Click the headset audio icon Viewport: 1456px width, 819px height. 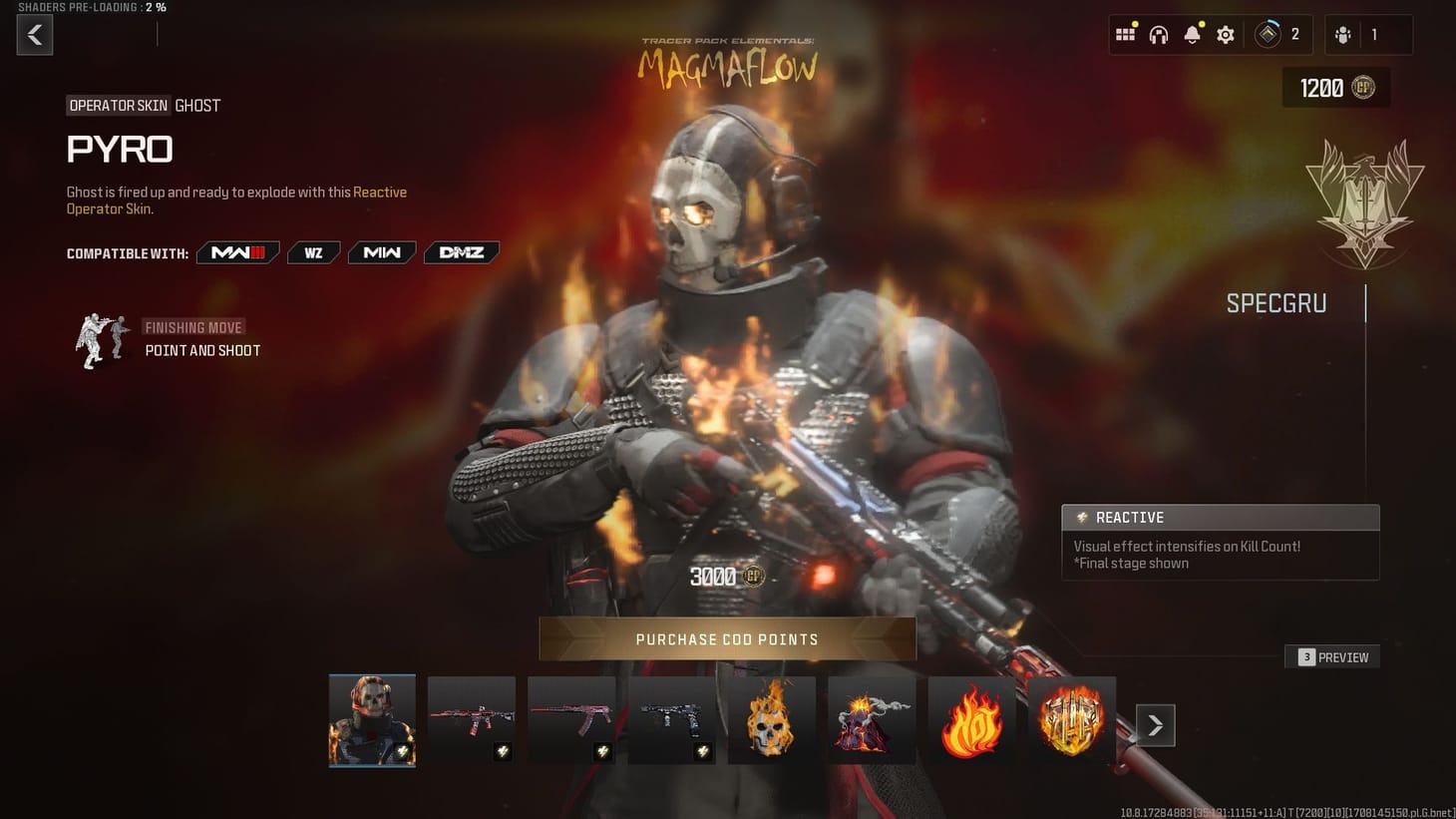tap(1158, 33)
